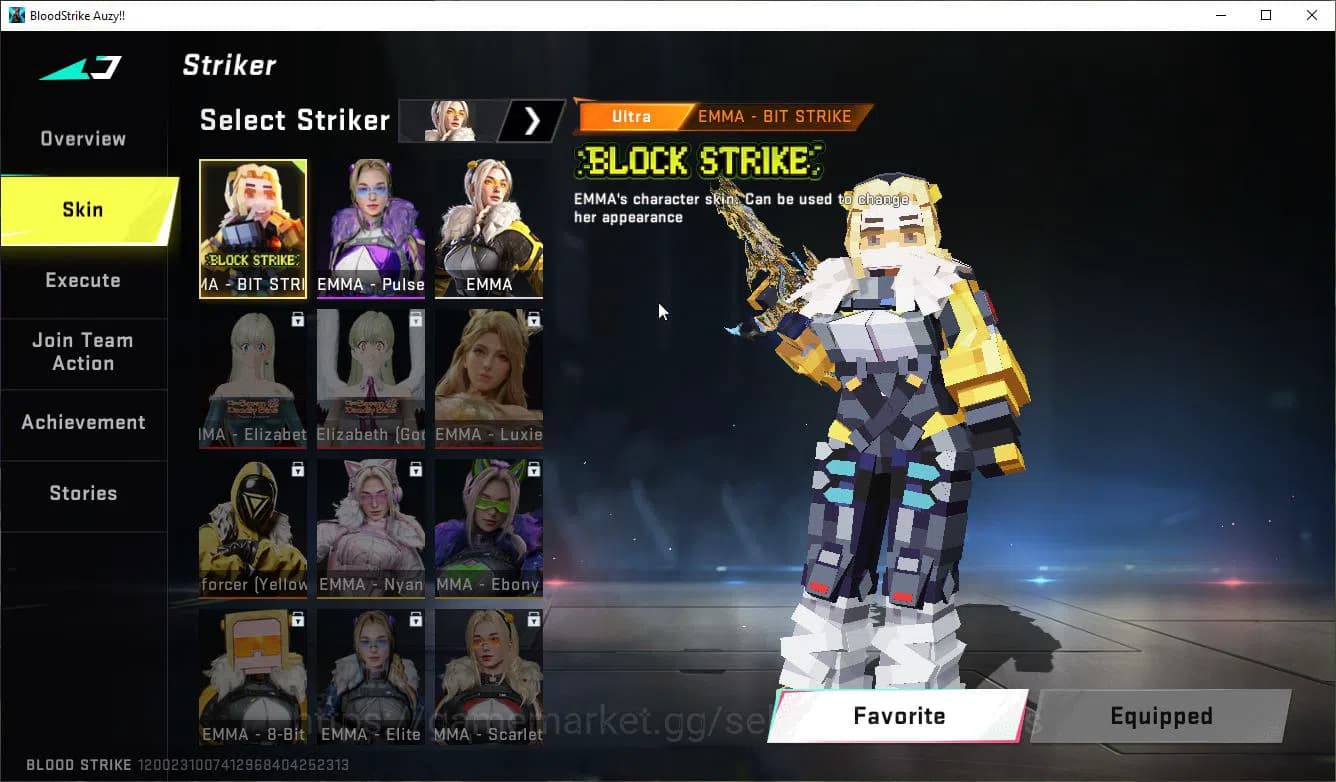Click the lock icon on EMMA - Luxie skin
The height and width of the screenshot is (782, 1336).
(532, 318)
